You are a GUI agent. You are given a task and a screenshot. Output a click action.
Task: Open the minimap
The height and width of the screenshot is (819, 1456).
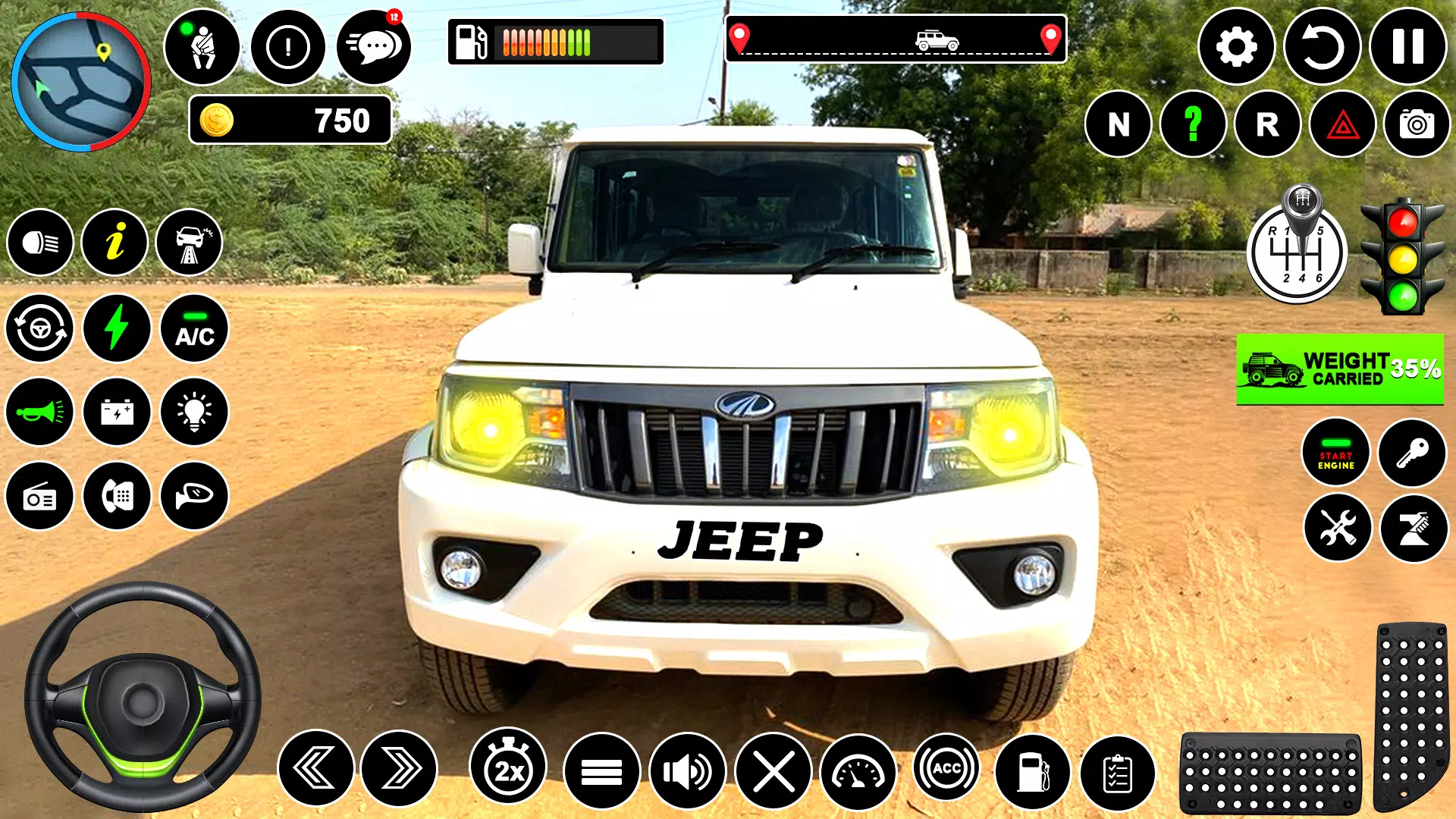[81, 81]
